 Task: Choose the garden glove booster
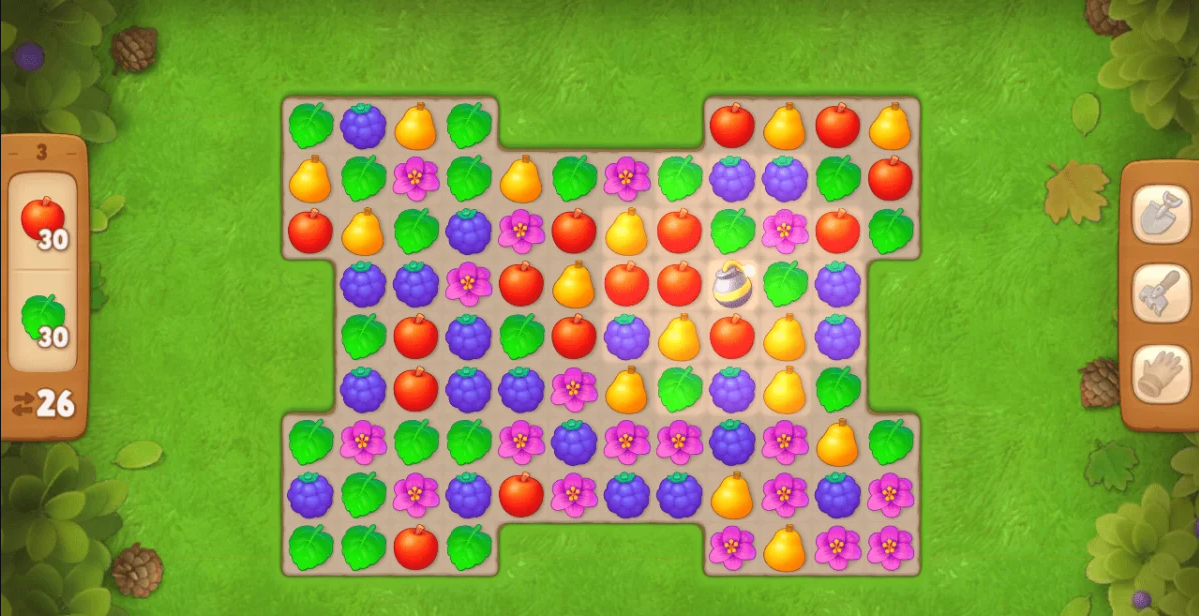tap(1160, 375)
